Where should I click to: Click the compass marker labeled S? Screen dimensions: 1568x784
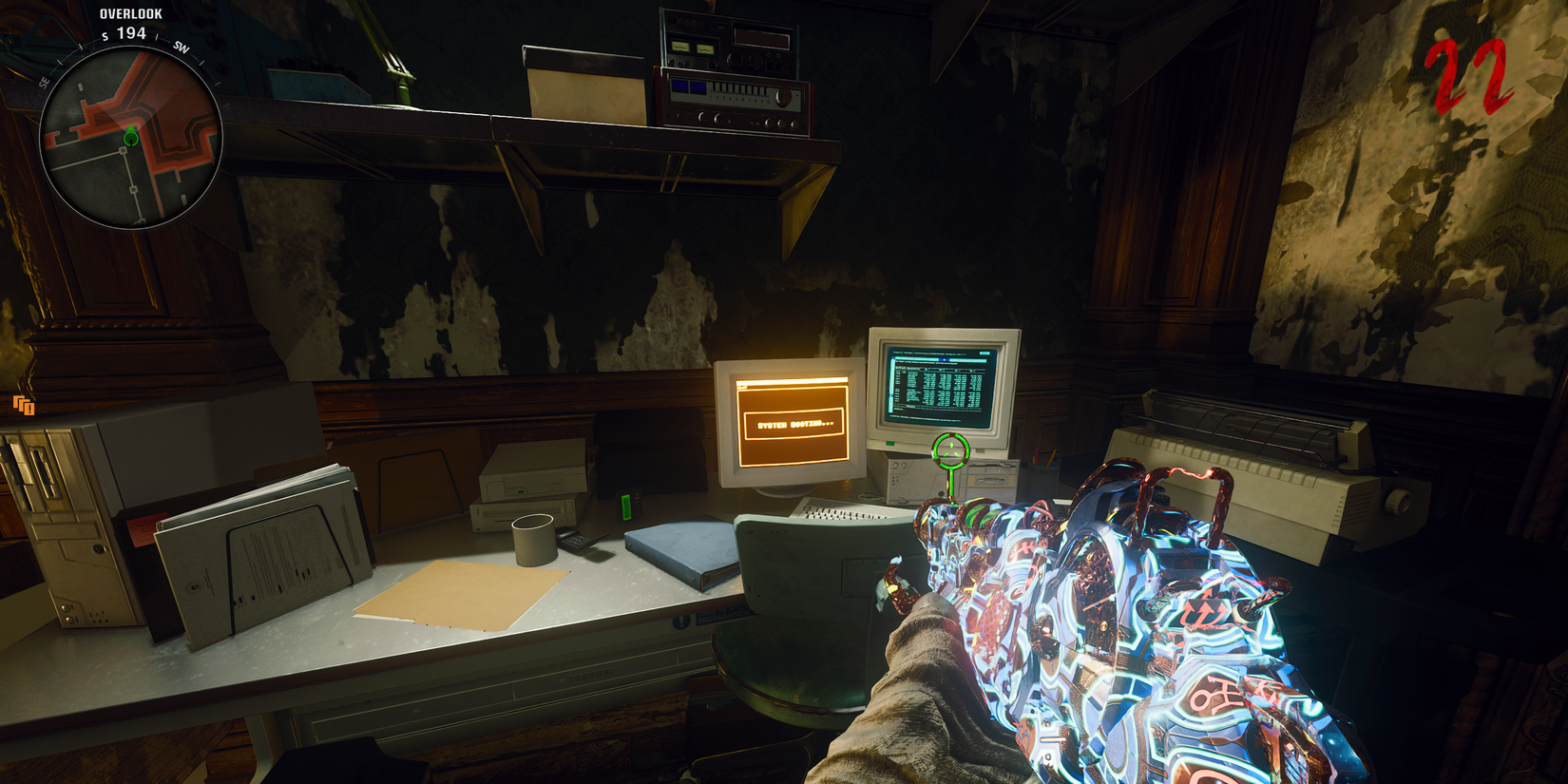[105, 36]
